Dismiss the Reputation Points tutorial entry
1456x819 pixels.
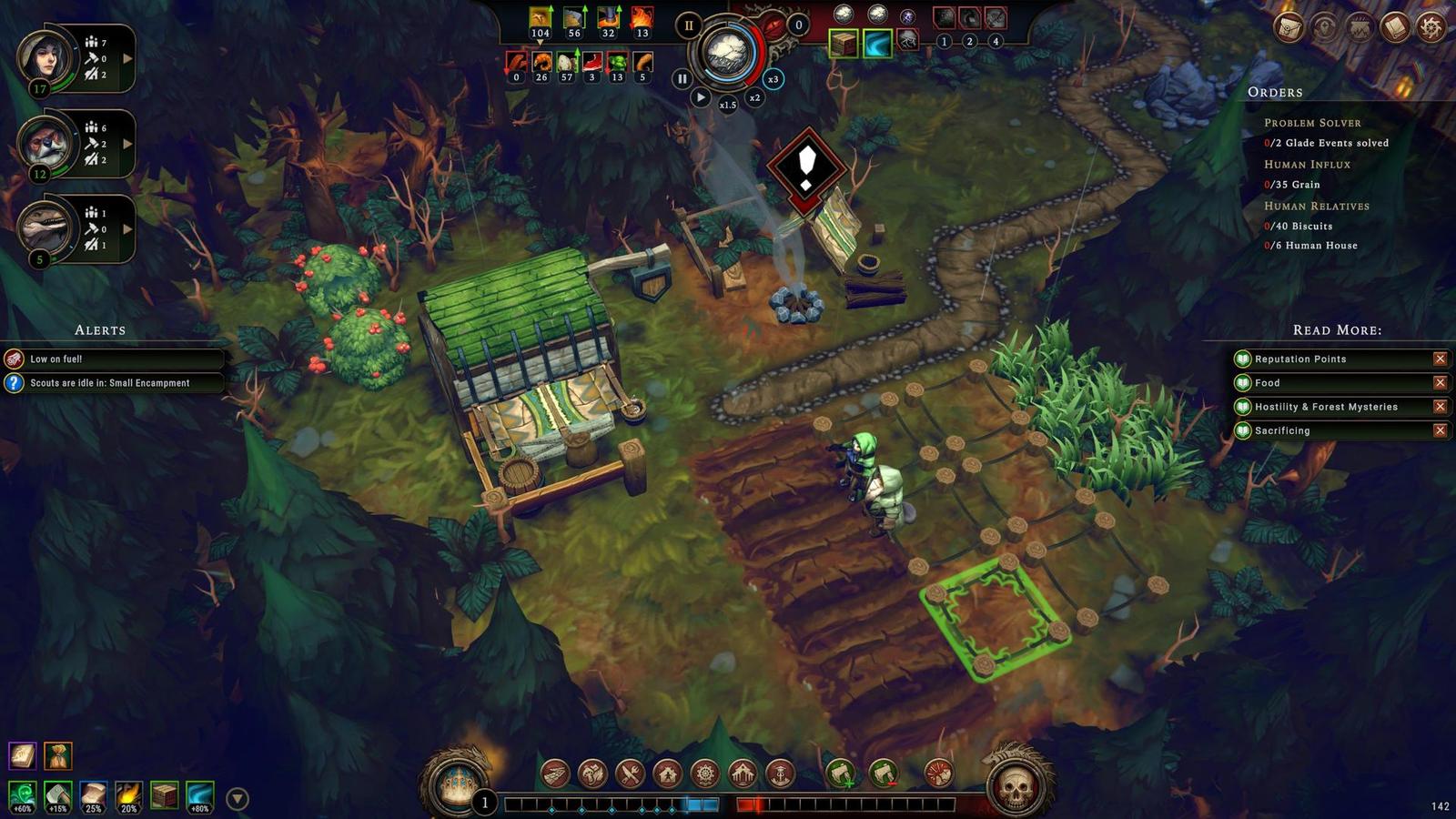[1440, 359]
